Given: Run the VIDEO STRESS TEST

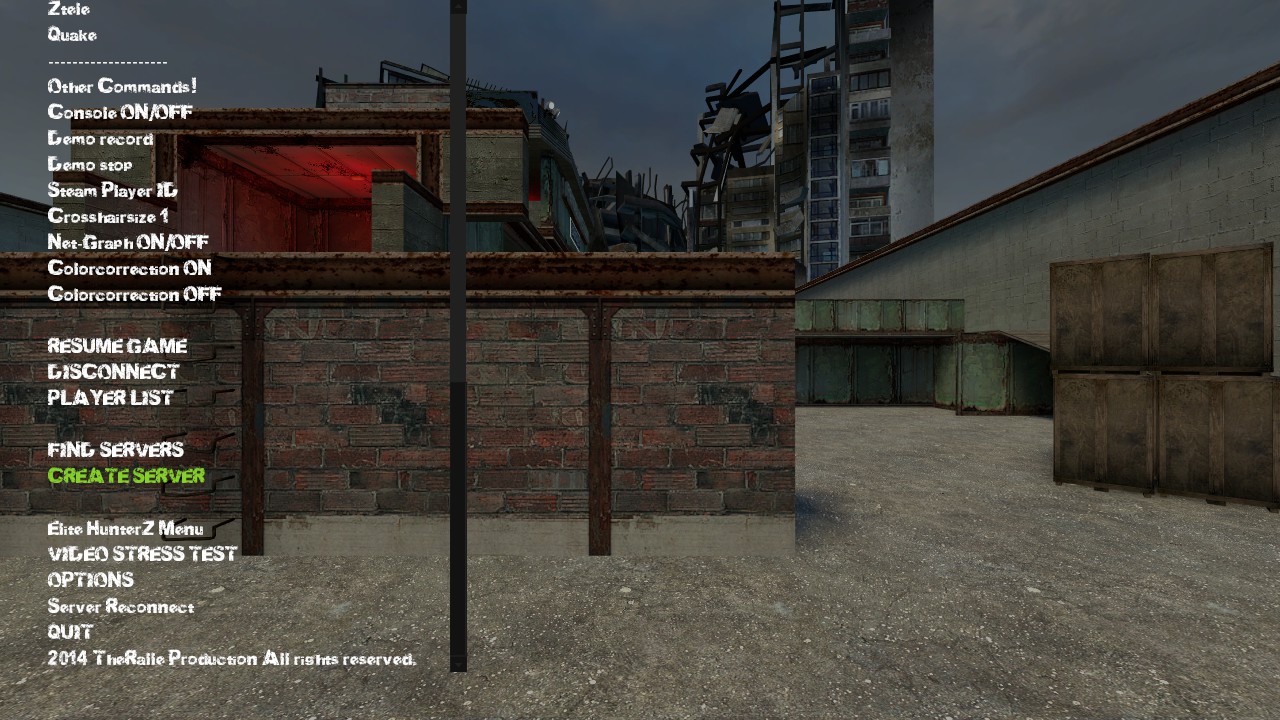Looking at the screenshot, I should click(x=142, y=554).
